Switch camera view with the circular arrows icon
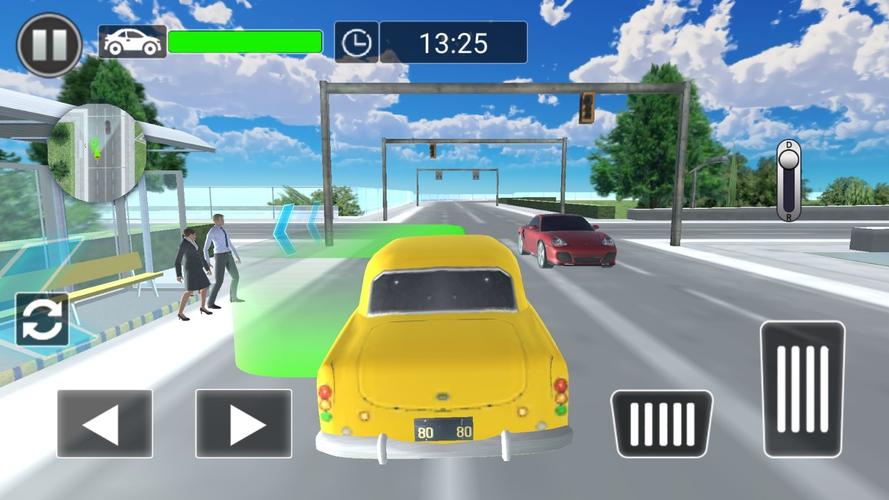 pyautogui.click(x=42, y=319)
